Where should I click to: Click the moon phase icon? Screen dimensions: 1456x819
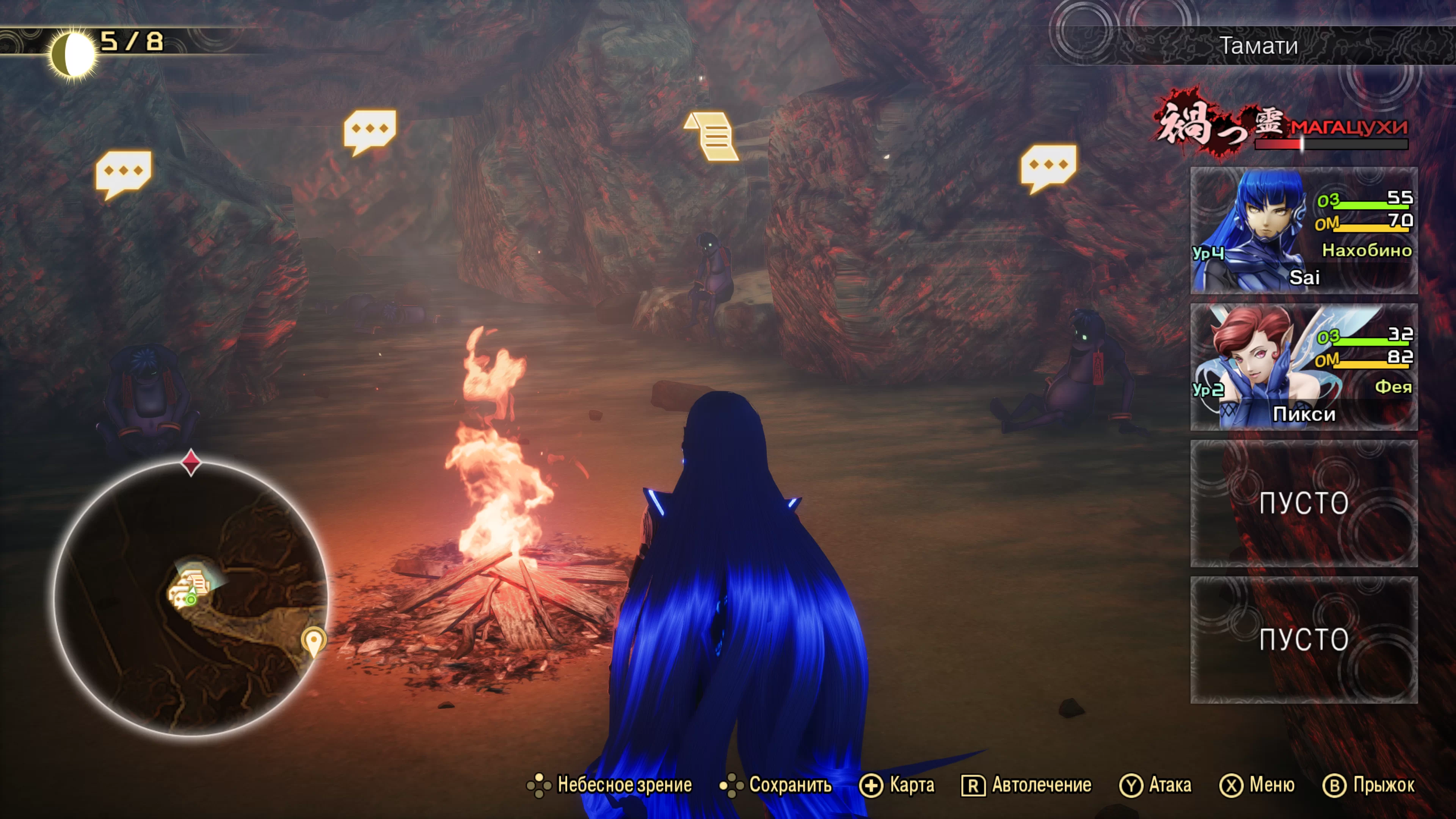pos(72,54)
